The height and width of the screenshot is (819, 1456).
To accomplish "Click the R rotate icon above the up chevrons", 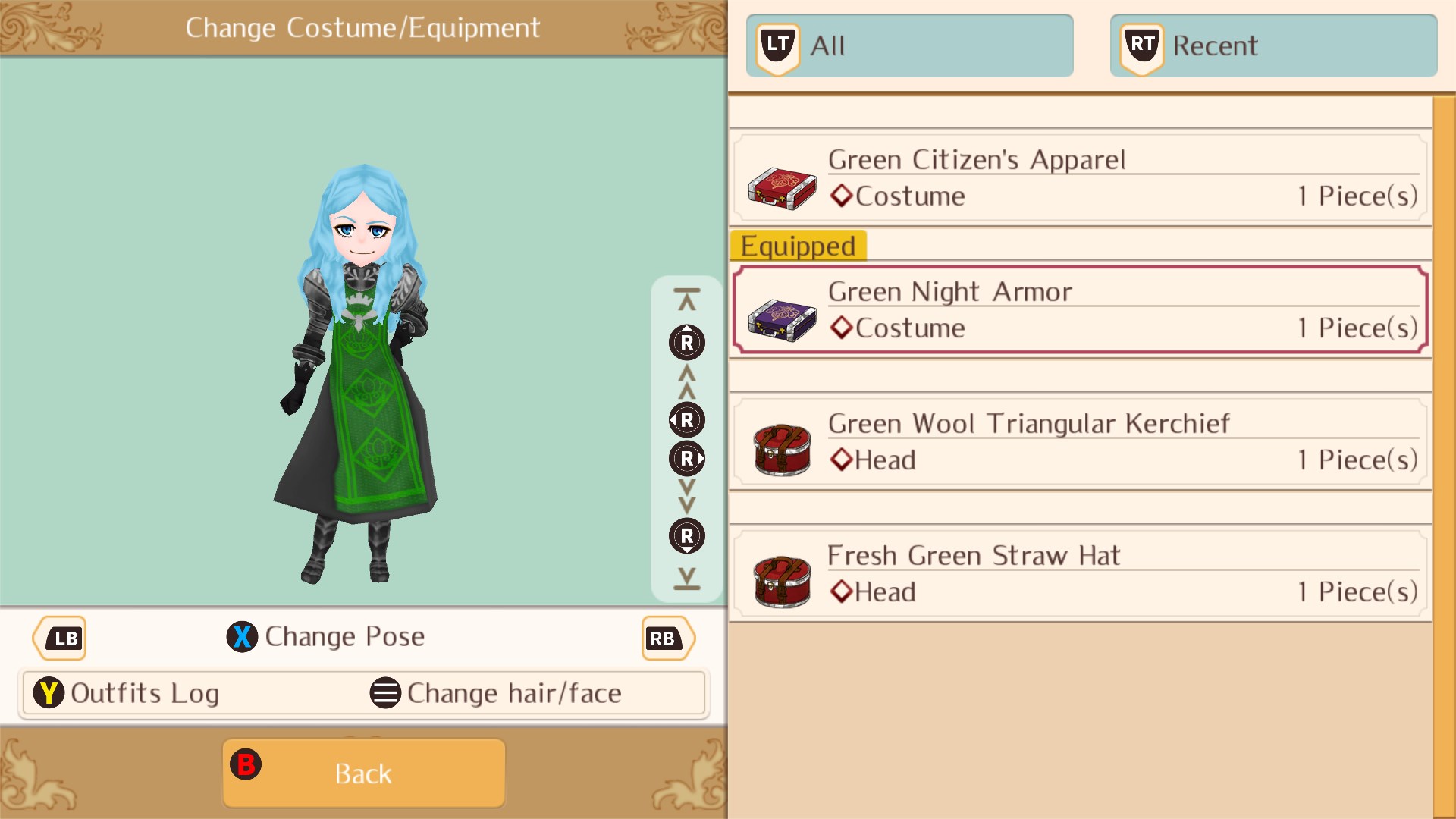I will pos(686,343).
